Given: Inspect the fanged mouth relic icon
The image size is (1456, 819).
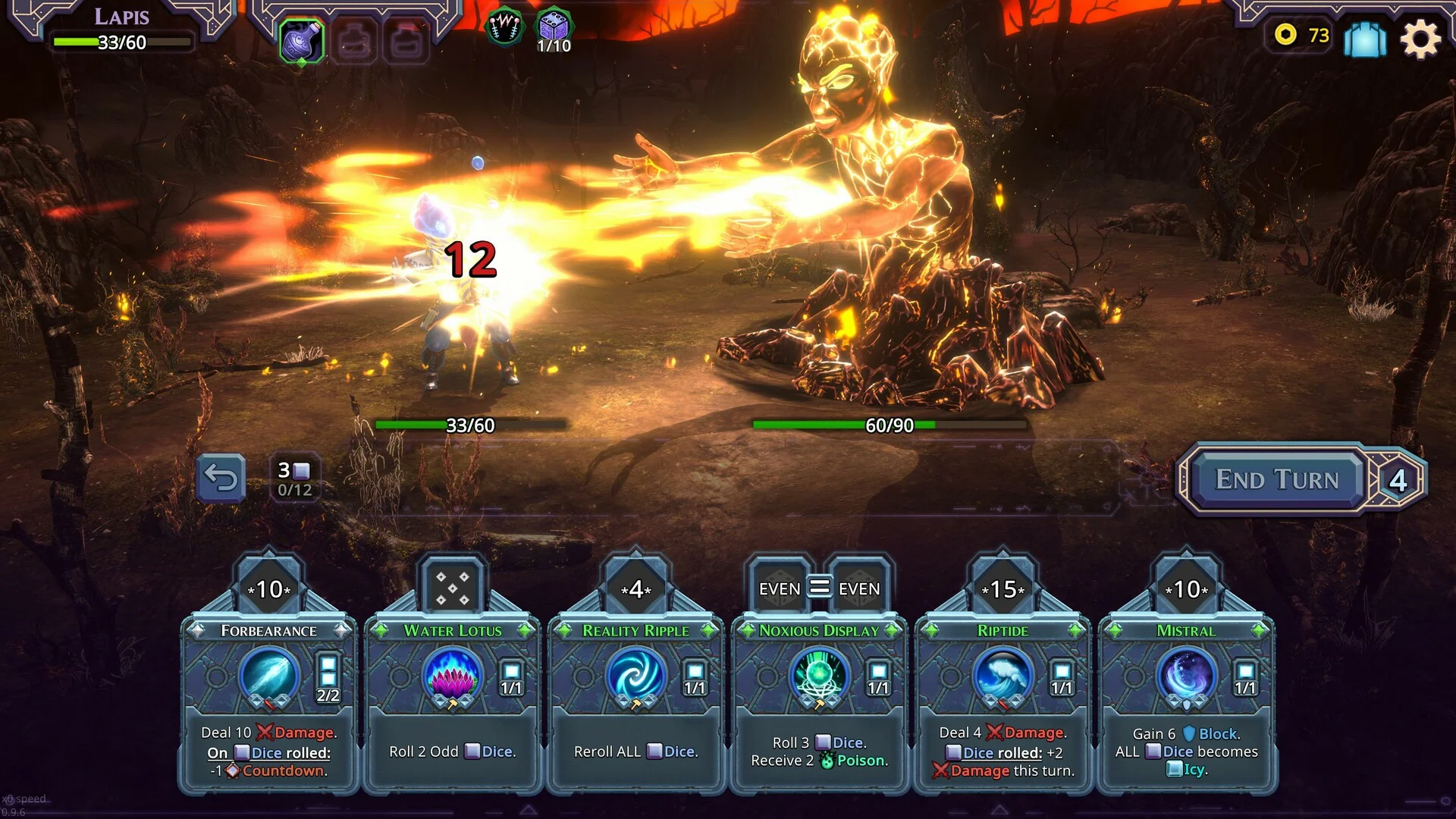Looking at the screenshot, I should (504, 29).
